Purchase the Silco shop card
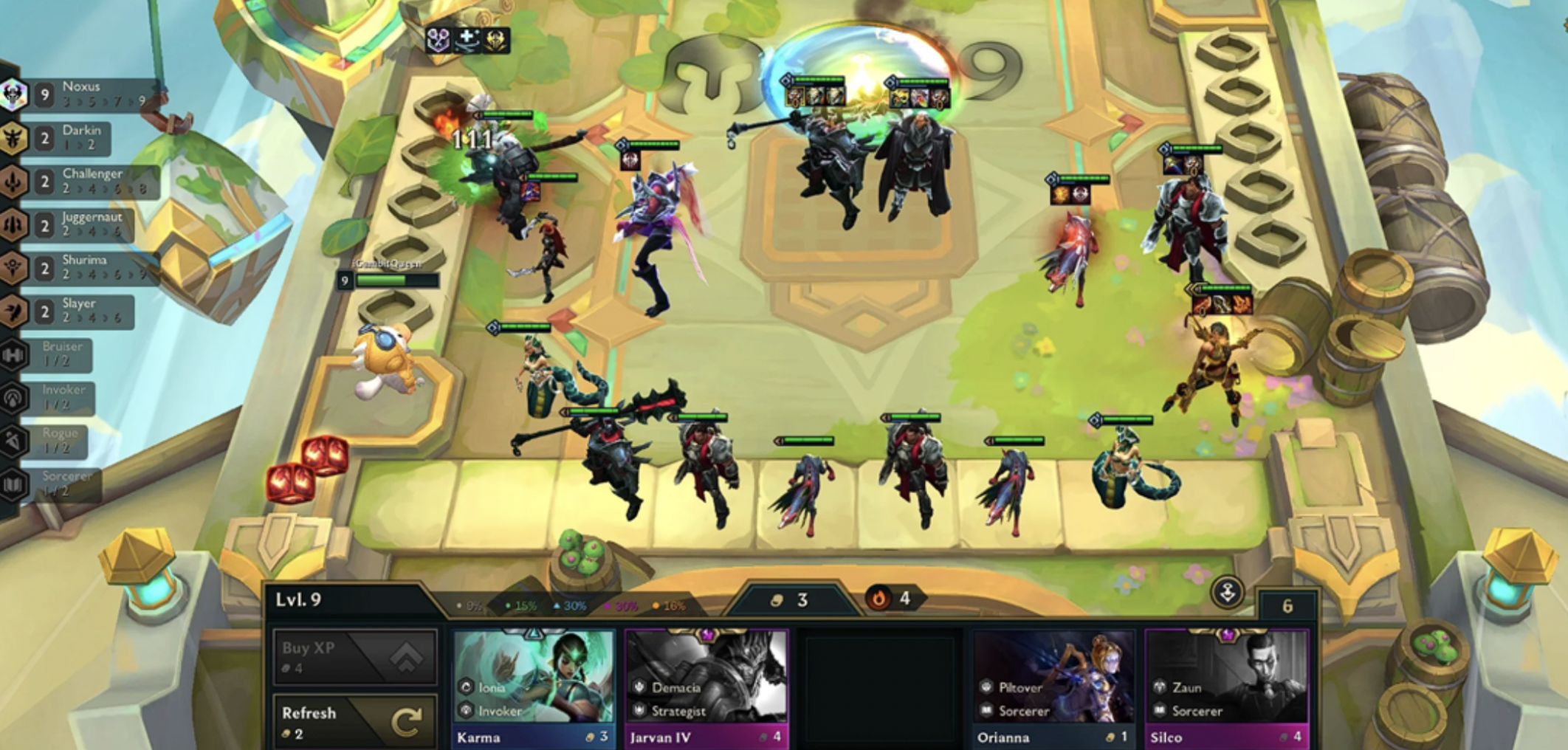This screenshot has height=750, width=1568. click(1226, 688)
